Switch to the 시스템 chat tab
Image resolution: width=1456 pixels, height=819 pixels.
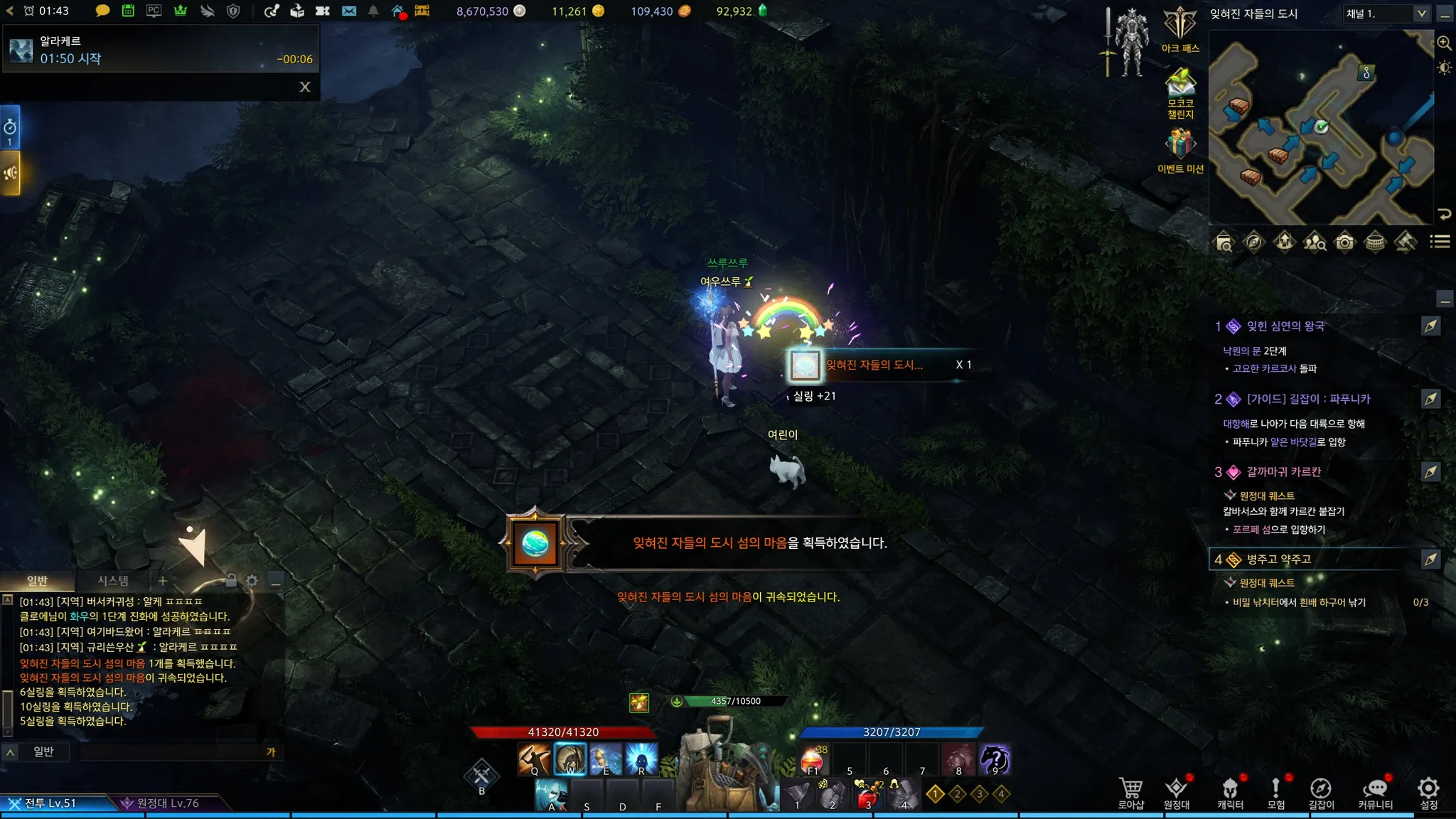113,581
